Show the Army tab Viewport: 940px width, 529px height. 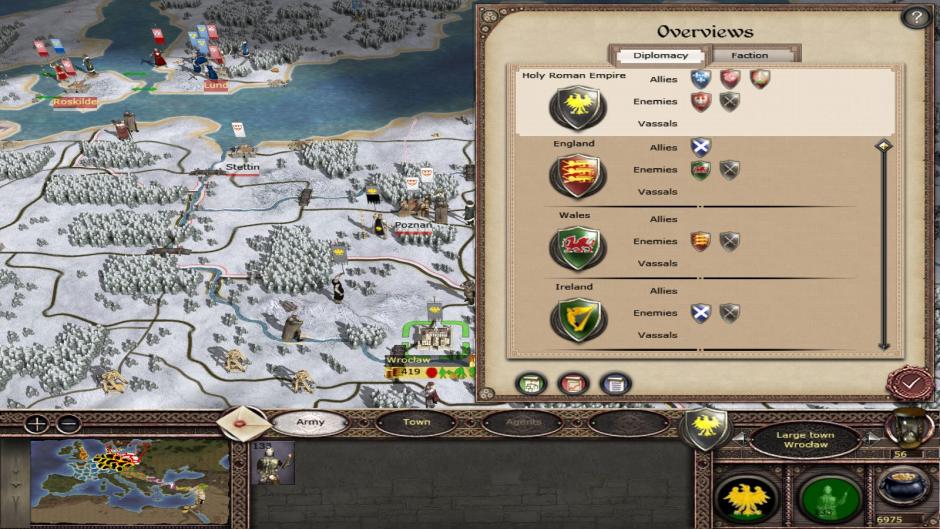pyautogui.click(x=310, y=422)
